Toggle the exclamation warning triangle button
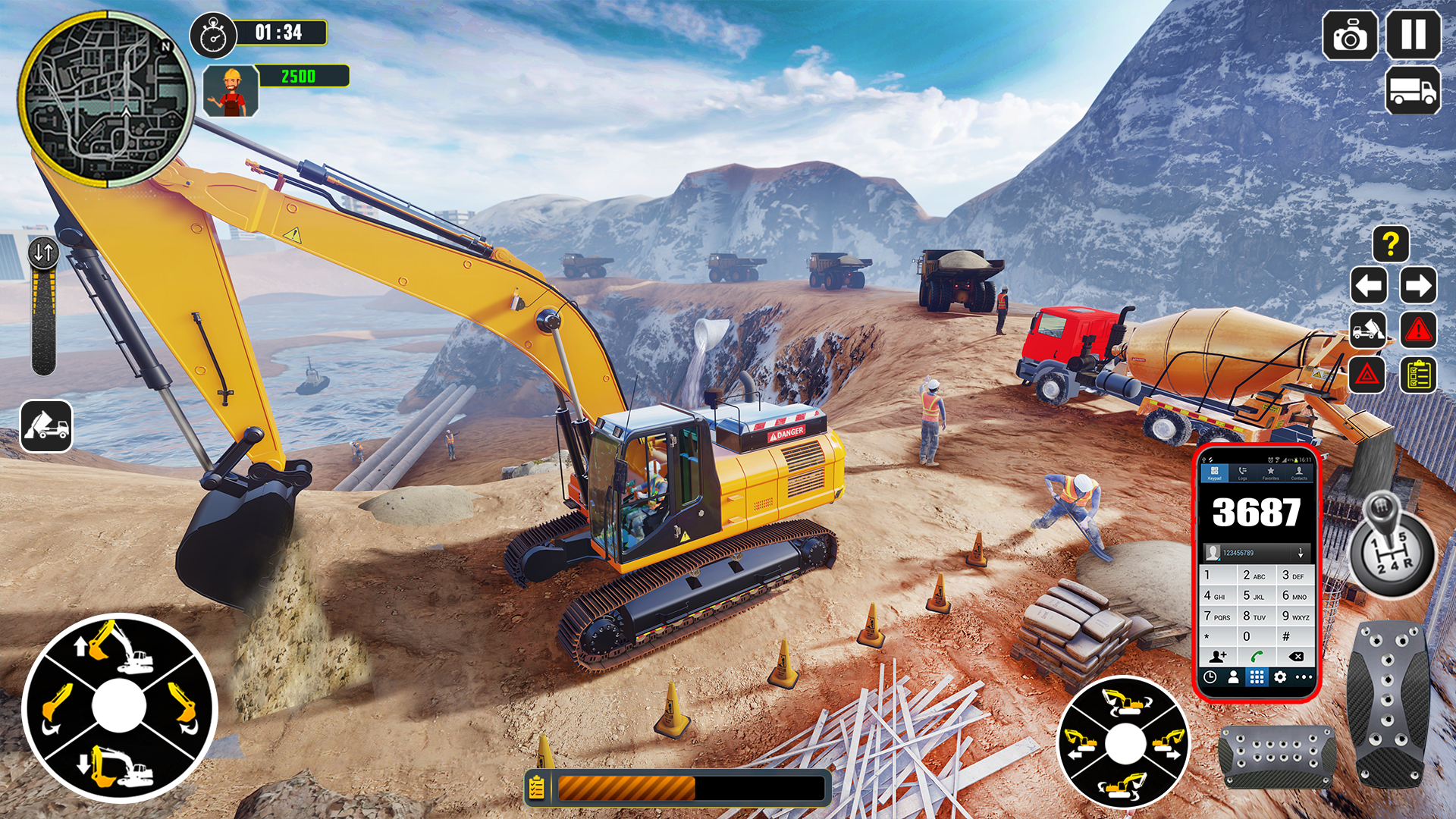This screenshot has width=1456, height=819. [x=1417, y=331]
